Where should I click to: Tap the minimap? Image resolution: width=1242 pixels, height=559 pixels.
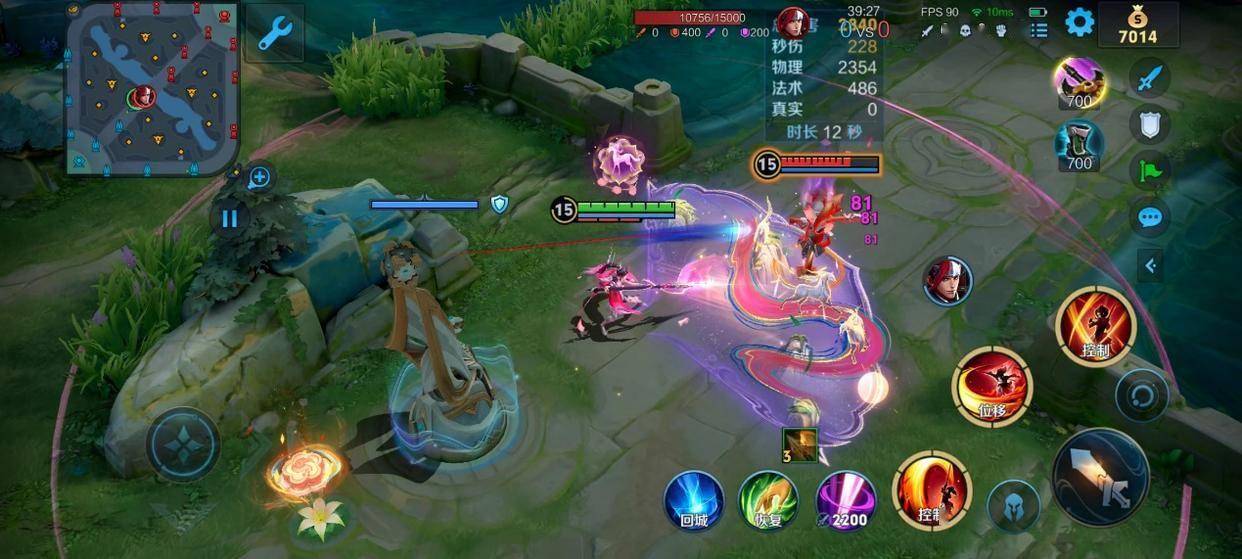[x=151, y=89]
